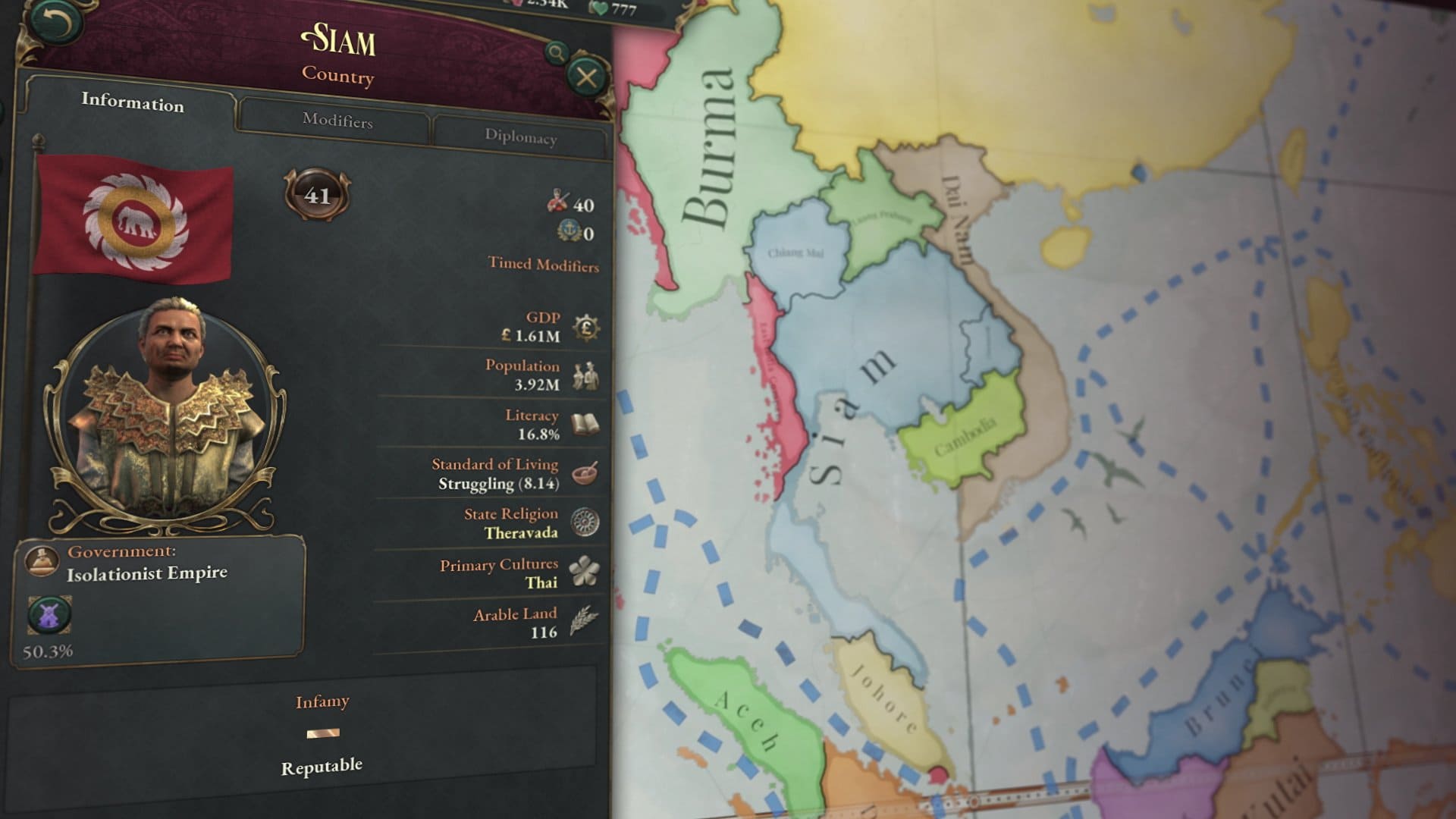
Task: Select the Arable Land wheat icon
Action: pyautogui.click(x=584, y=621)
